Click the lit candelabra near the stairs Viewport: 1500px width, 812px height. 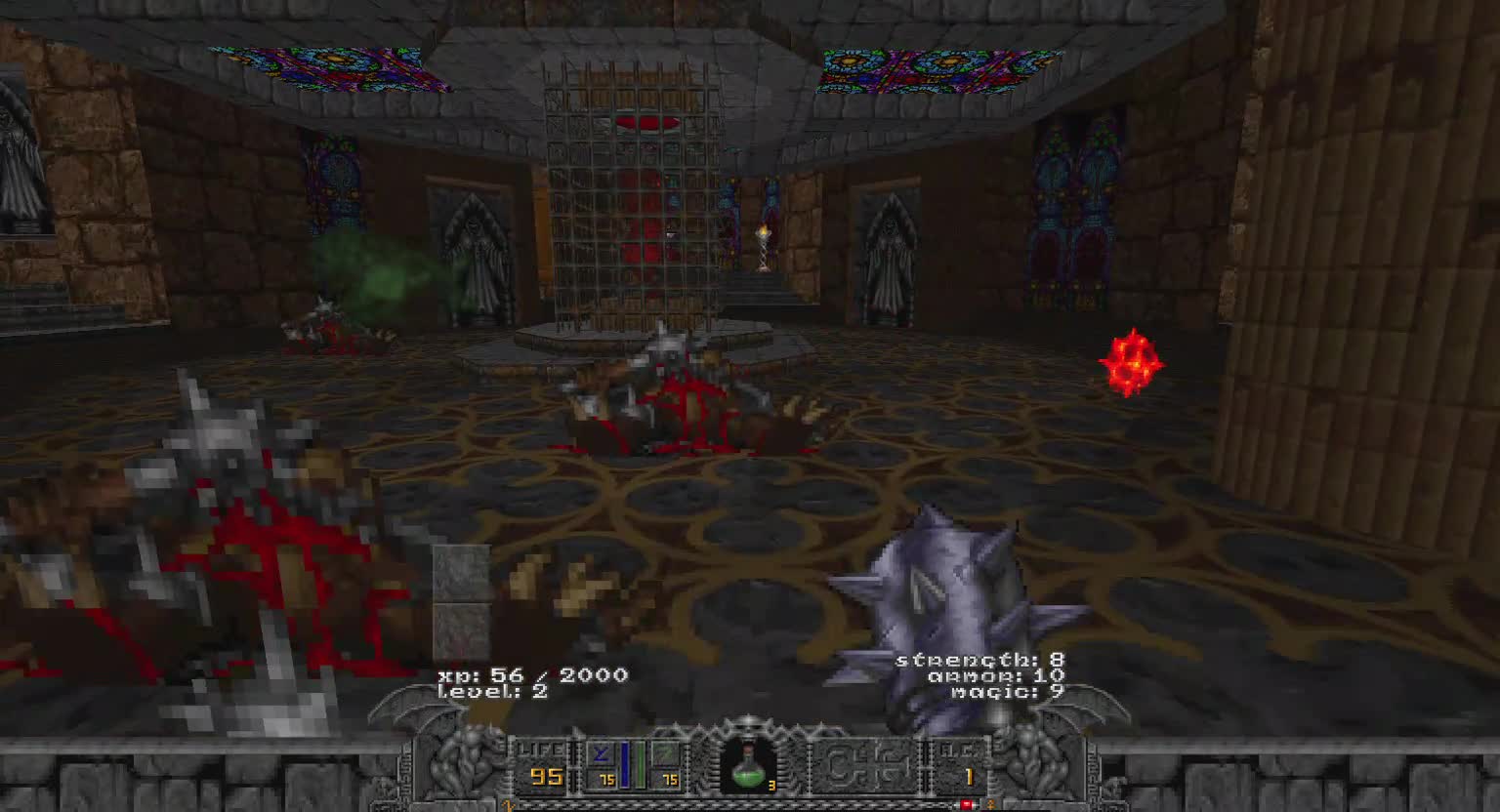click(x=765, y=244)
